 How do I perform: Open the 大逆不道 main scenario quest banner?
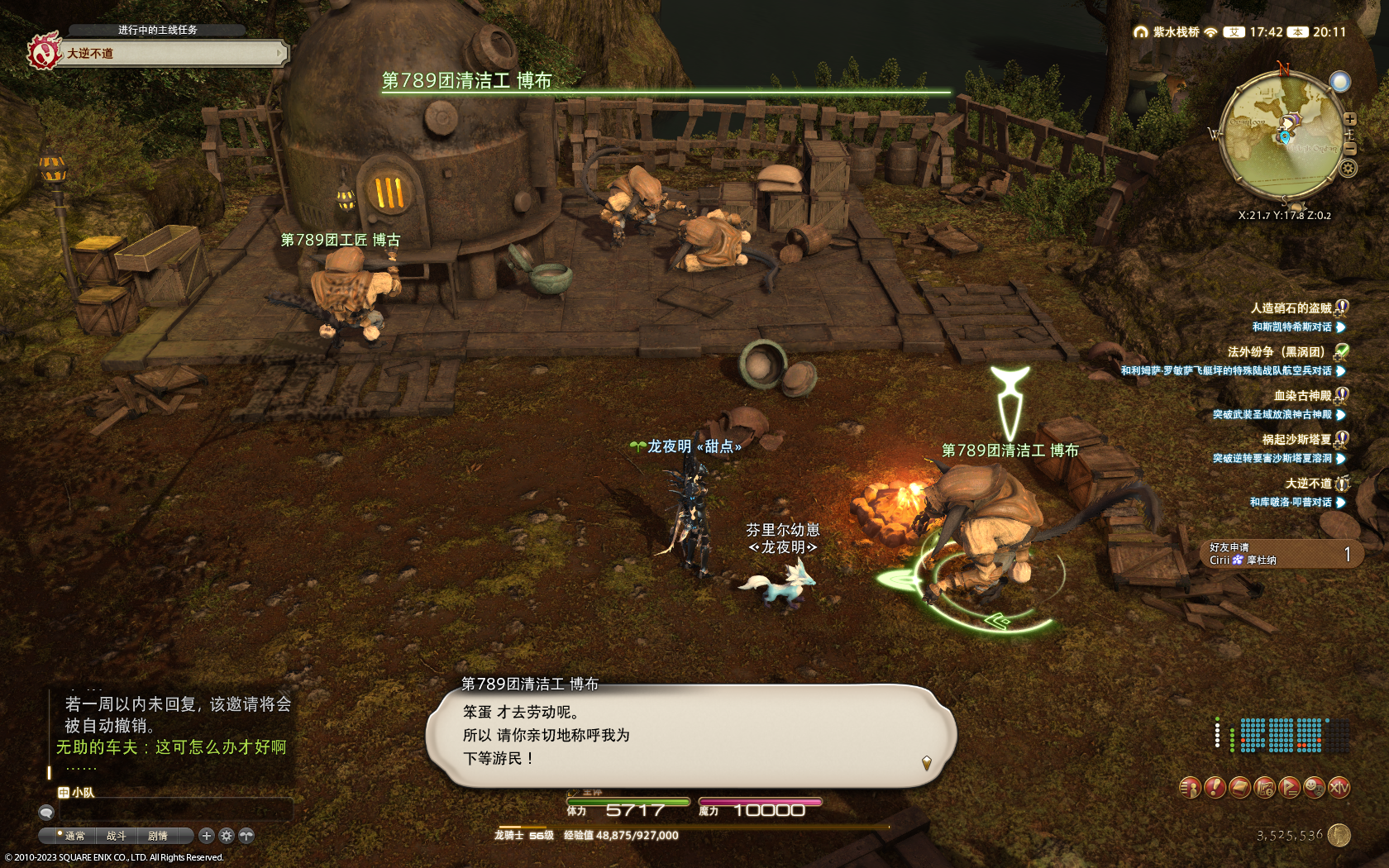click(x=165, y=54)
